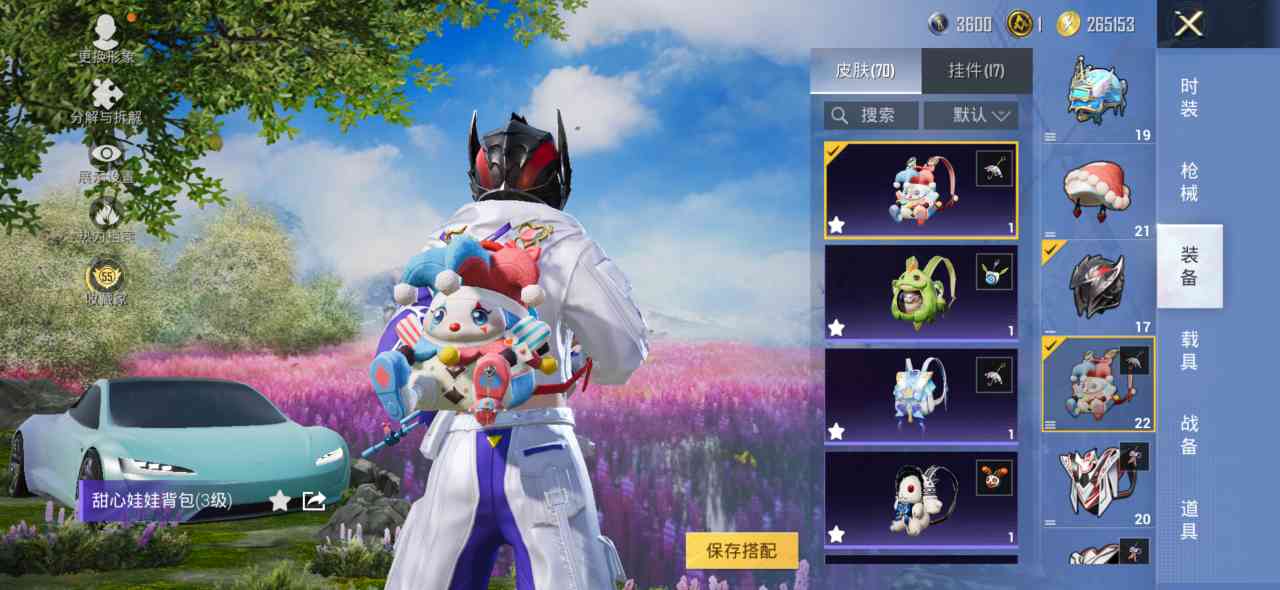Open the 默认 sort dropdown
The width and height of the screenshot is (1280, 590).
point(971,115)
